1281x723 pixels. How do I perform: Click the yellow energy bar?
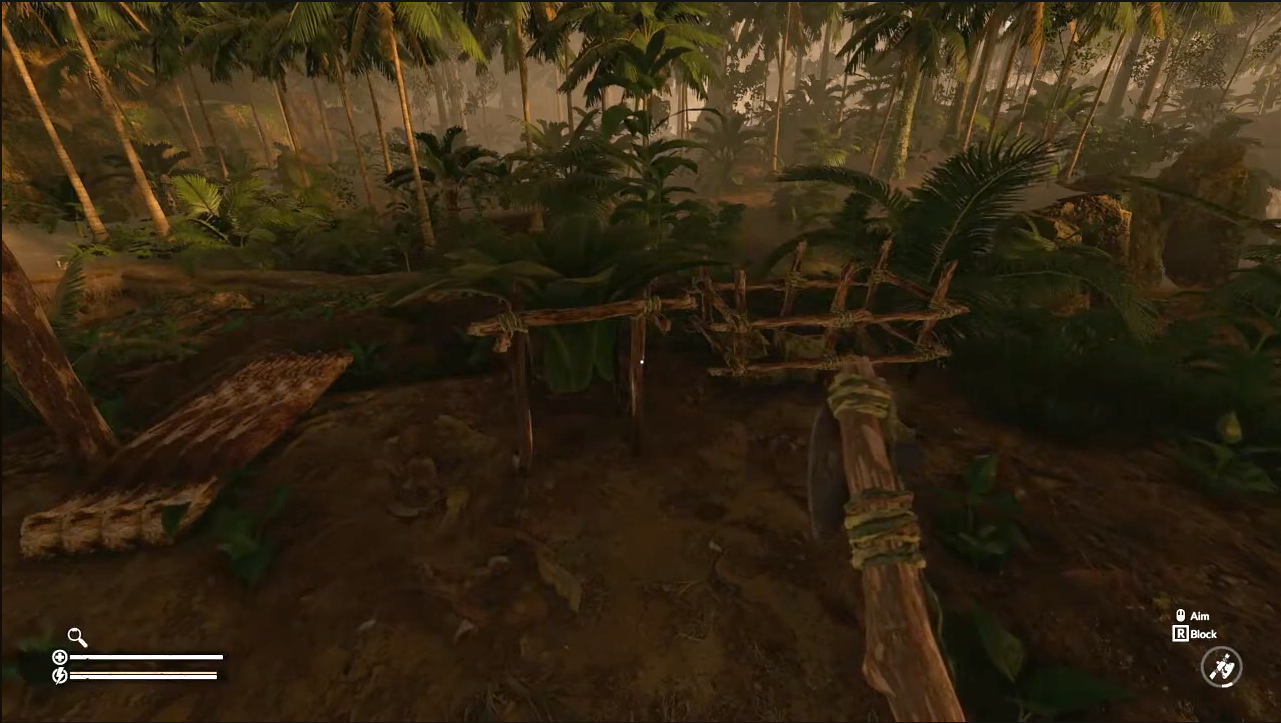(143, 672)
